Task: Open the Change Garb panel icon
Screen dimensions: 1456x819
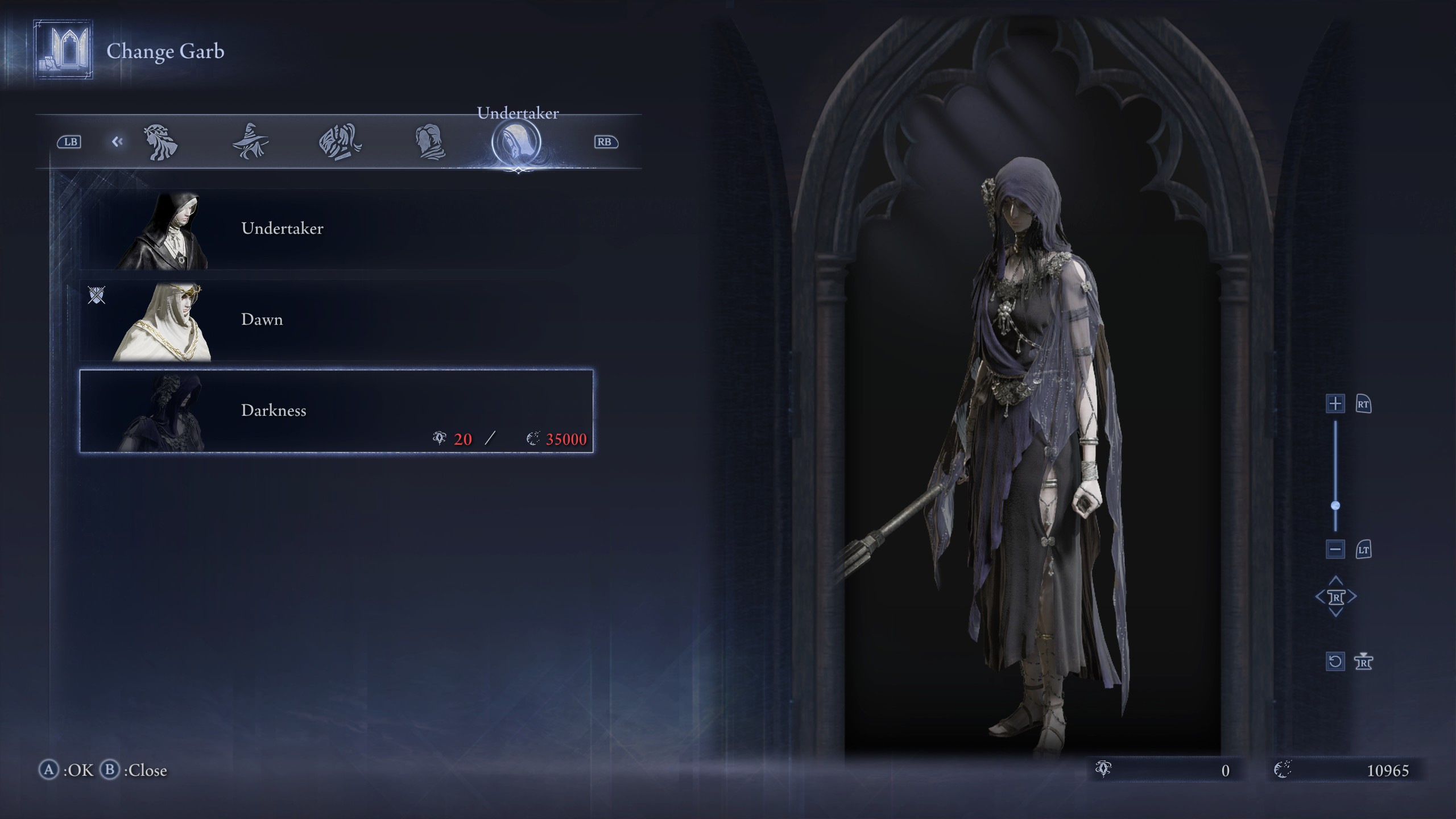Action: coord(61,51)
